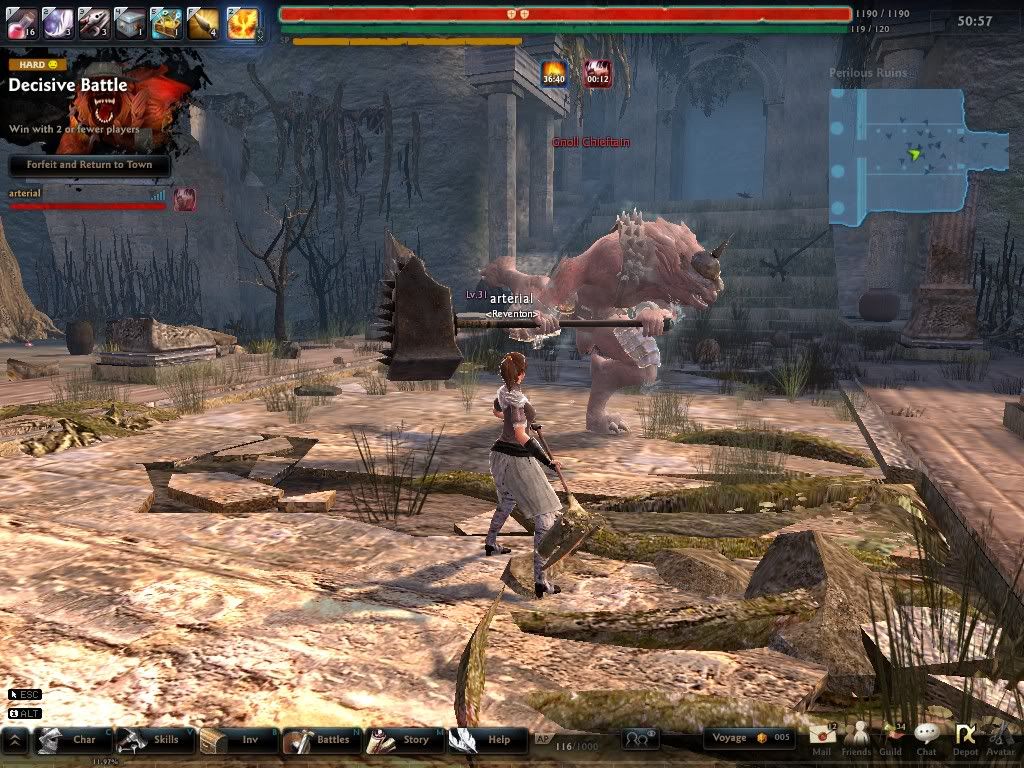Expand the bottom menu bar arrow
Image resolution: width=1024 pixels, height=768 pixels.
(14, 741)
